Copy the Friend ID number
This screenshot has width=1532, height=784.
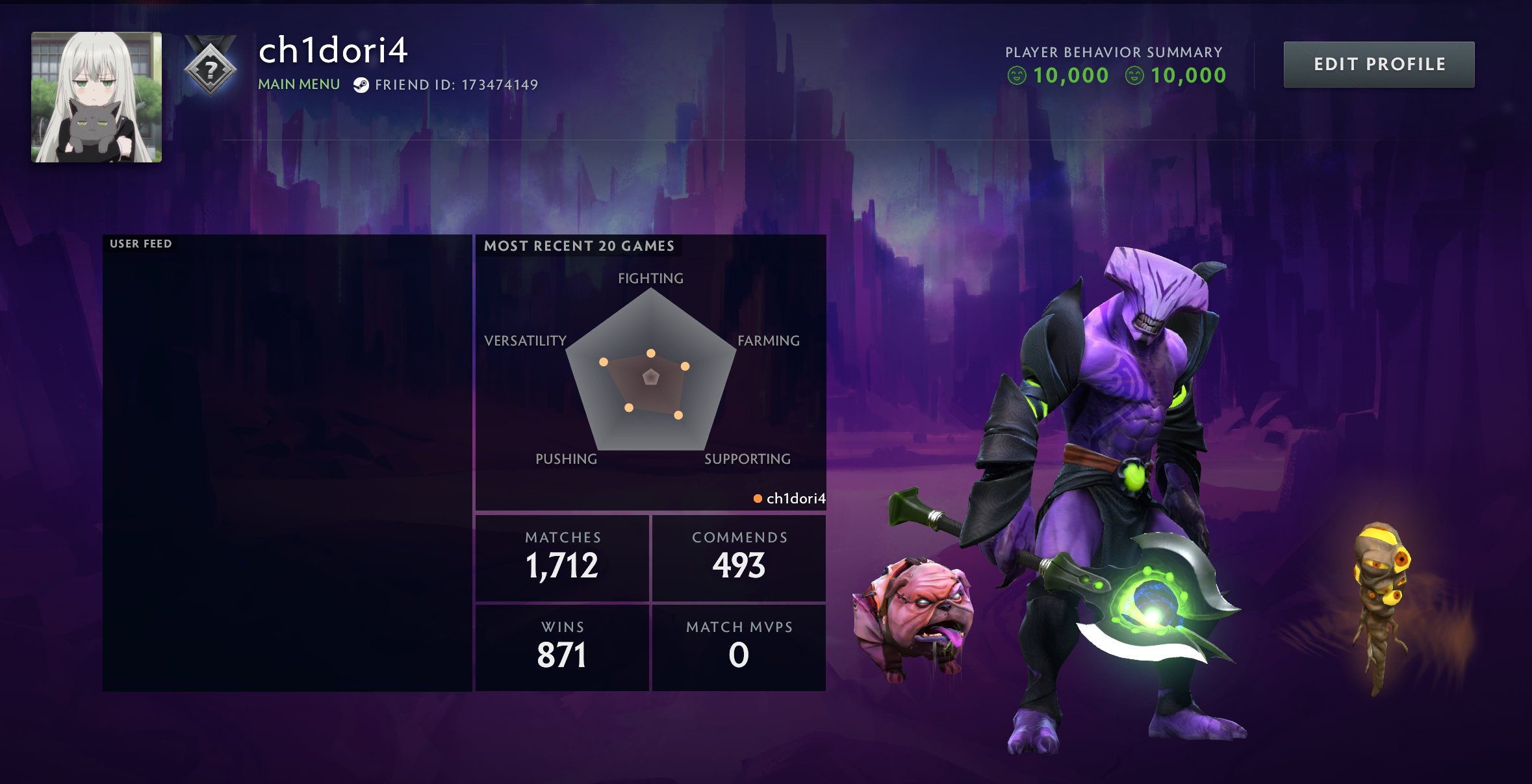pos(499,85)
